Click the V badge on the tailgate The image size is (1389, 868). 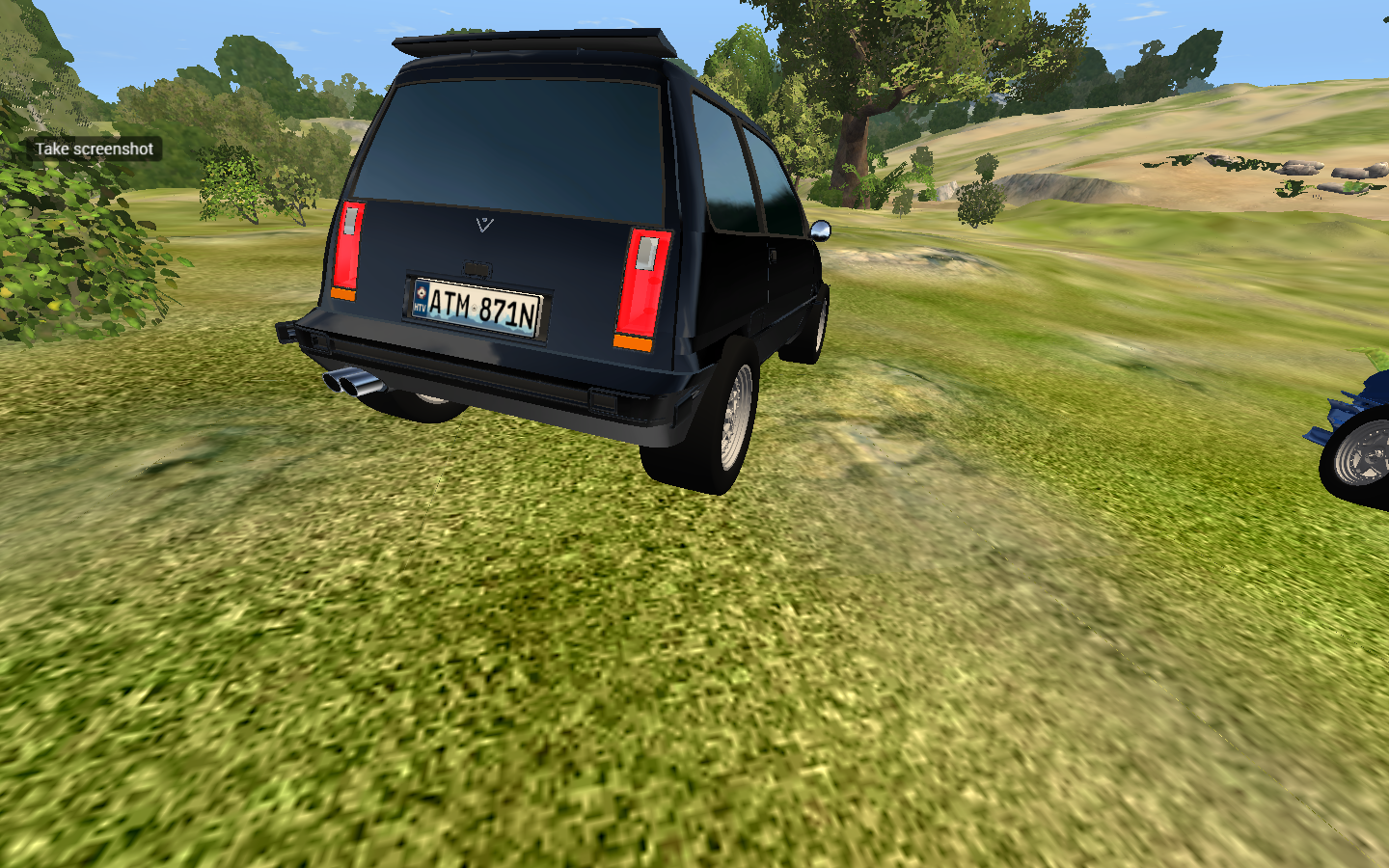click(x=485, y=227)
